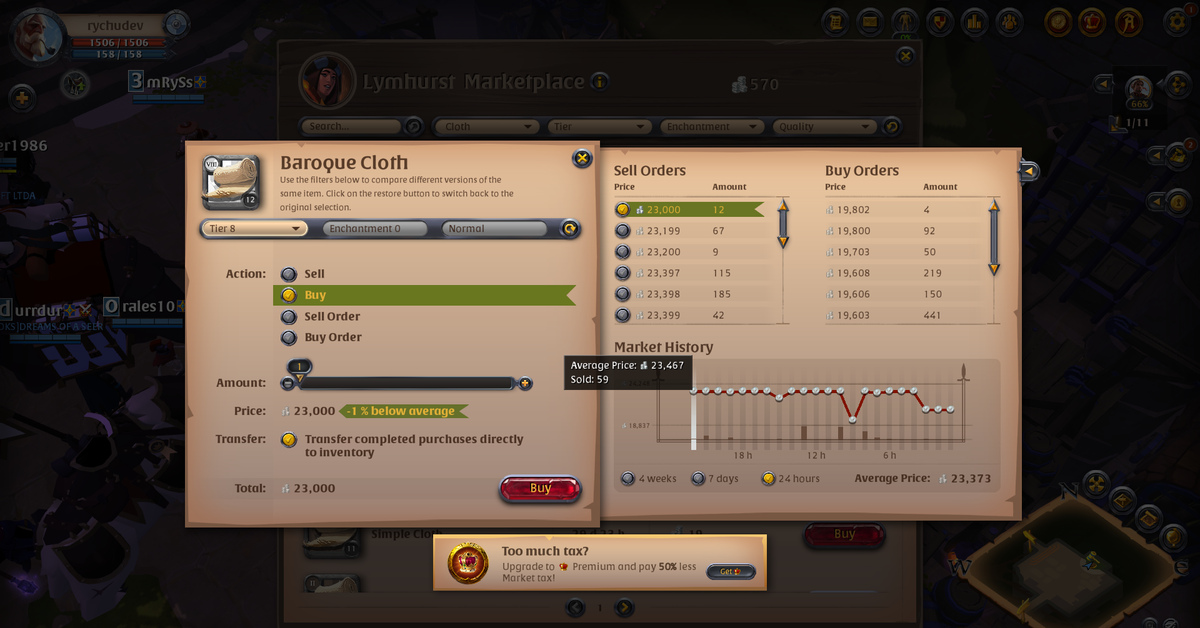
Task: Choose the Buy Order action
Action: pos(289,338)
